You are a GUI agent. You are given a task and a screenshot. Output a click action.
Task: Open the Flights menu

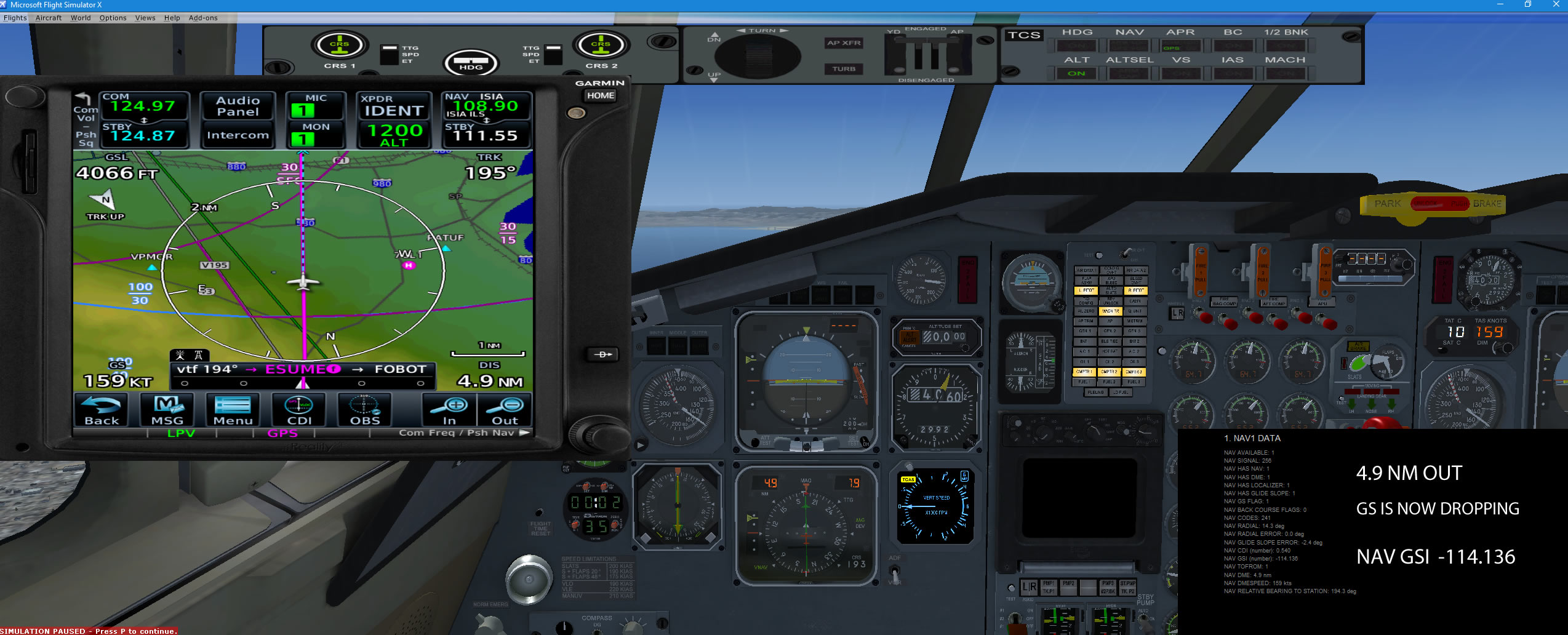(x=15, y=18)
